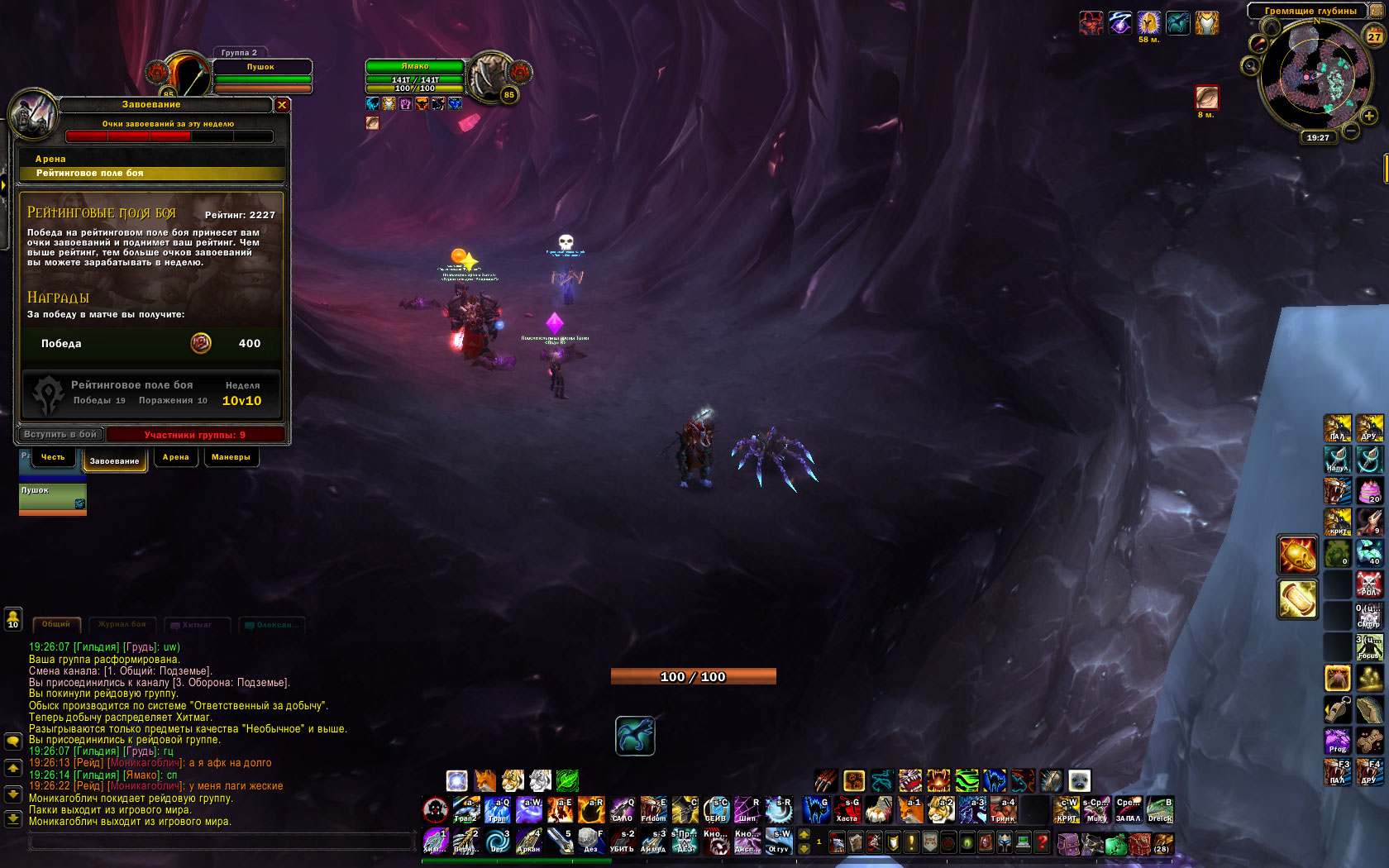This screenshot has height=868, width=1389.
Task: Use the СЕЙВ action bar ability
Action: pos(716,810)
